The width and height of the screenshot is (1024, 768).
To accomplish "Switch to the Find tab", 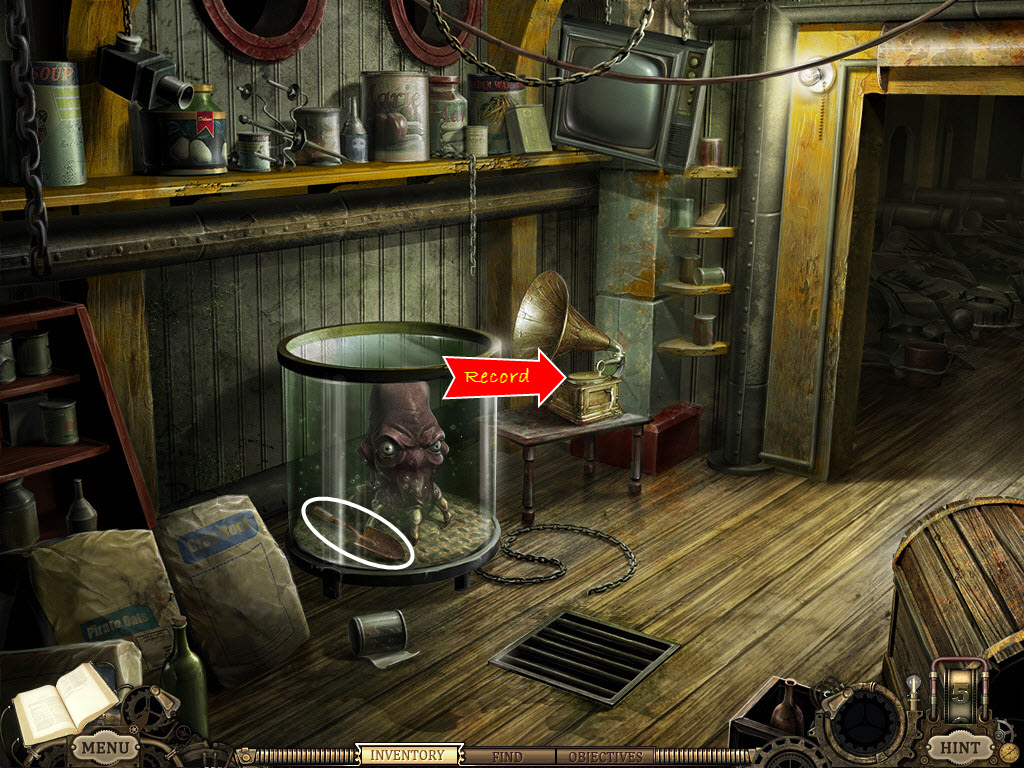I will [x=508, y=757].
